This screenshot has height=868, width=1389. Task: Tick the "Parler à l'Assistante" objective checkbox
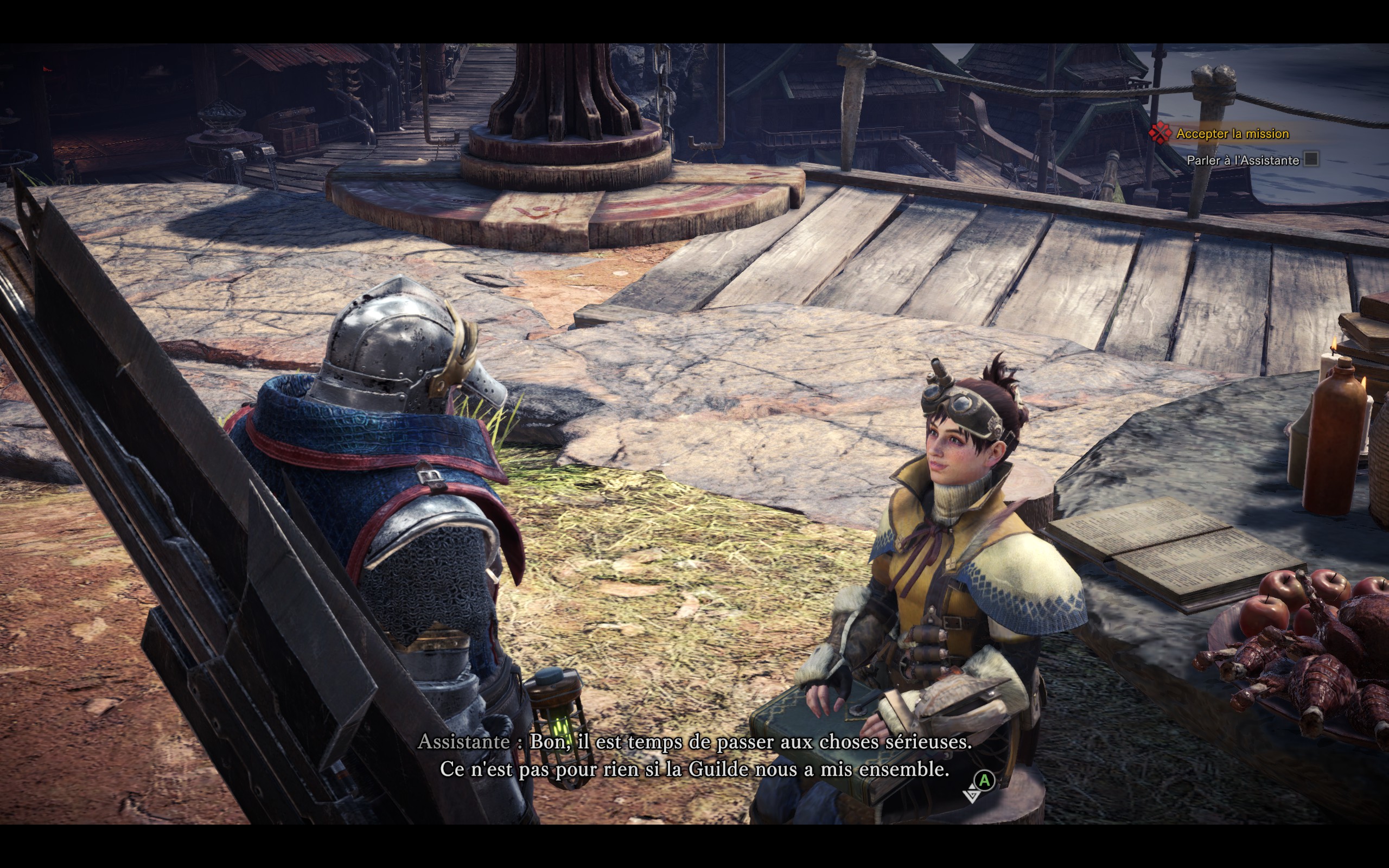click(1311, 159)
